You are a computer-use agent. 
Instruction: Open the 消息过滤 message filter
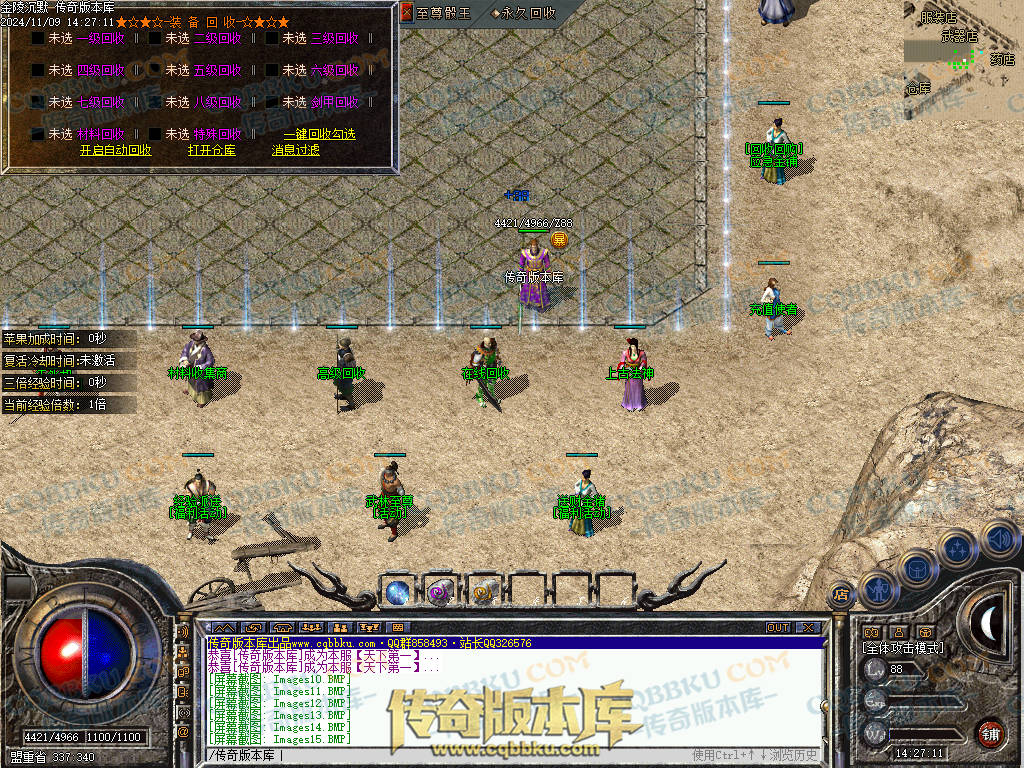[x=295, y=150]
